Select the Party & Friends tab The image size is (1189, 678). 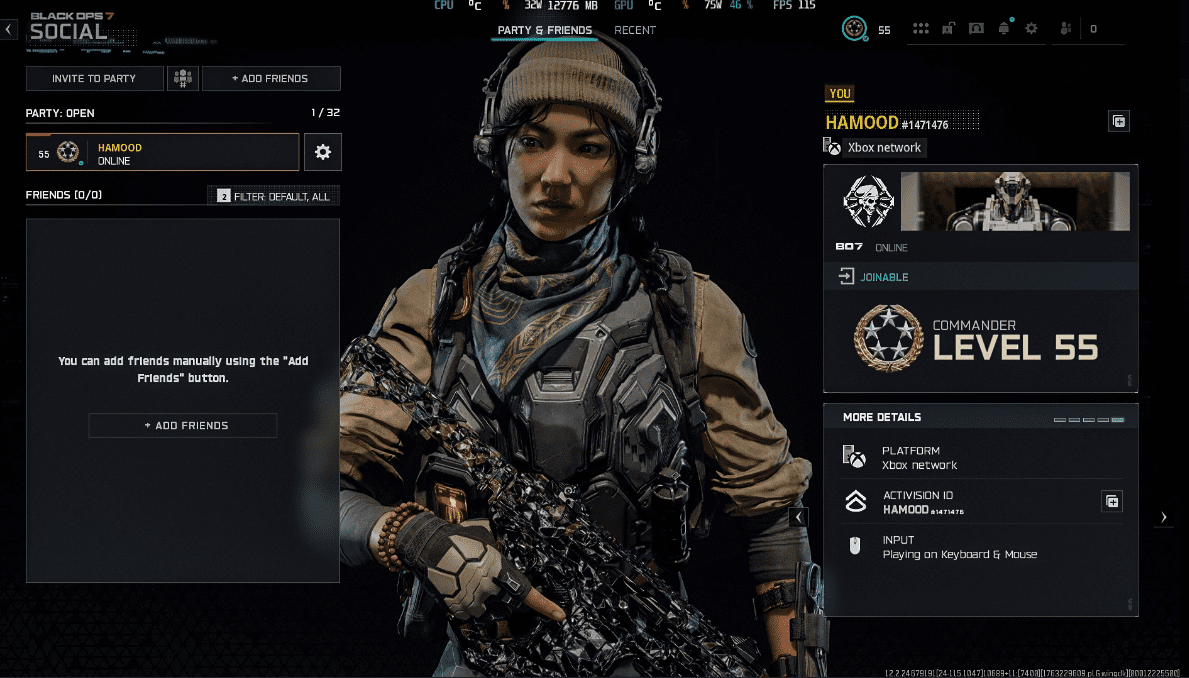pos(545,30)
